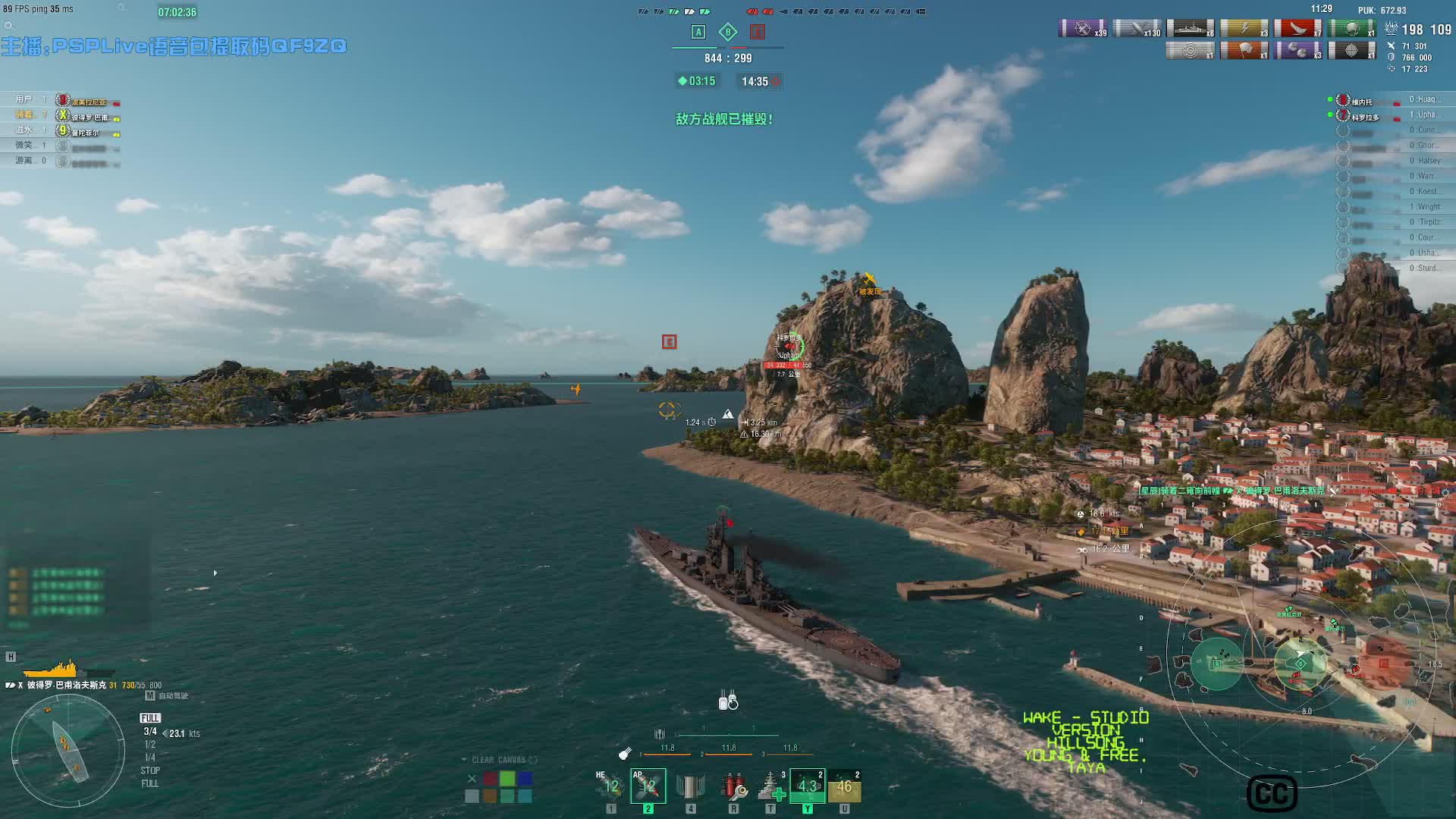
Task: Activate the Damage Control Party consumable
Action: click(733, 786)
